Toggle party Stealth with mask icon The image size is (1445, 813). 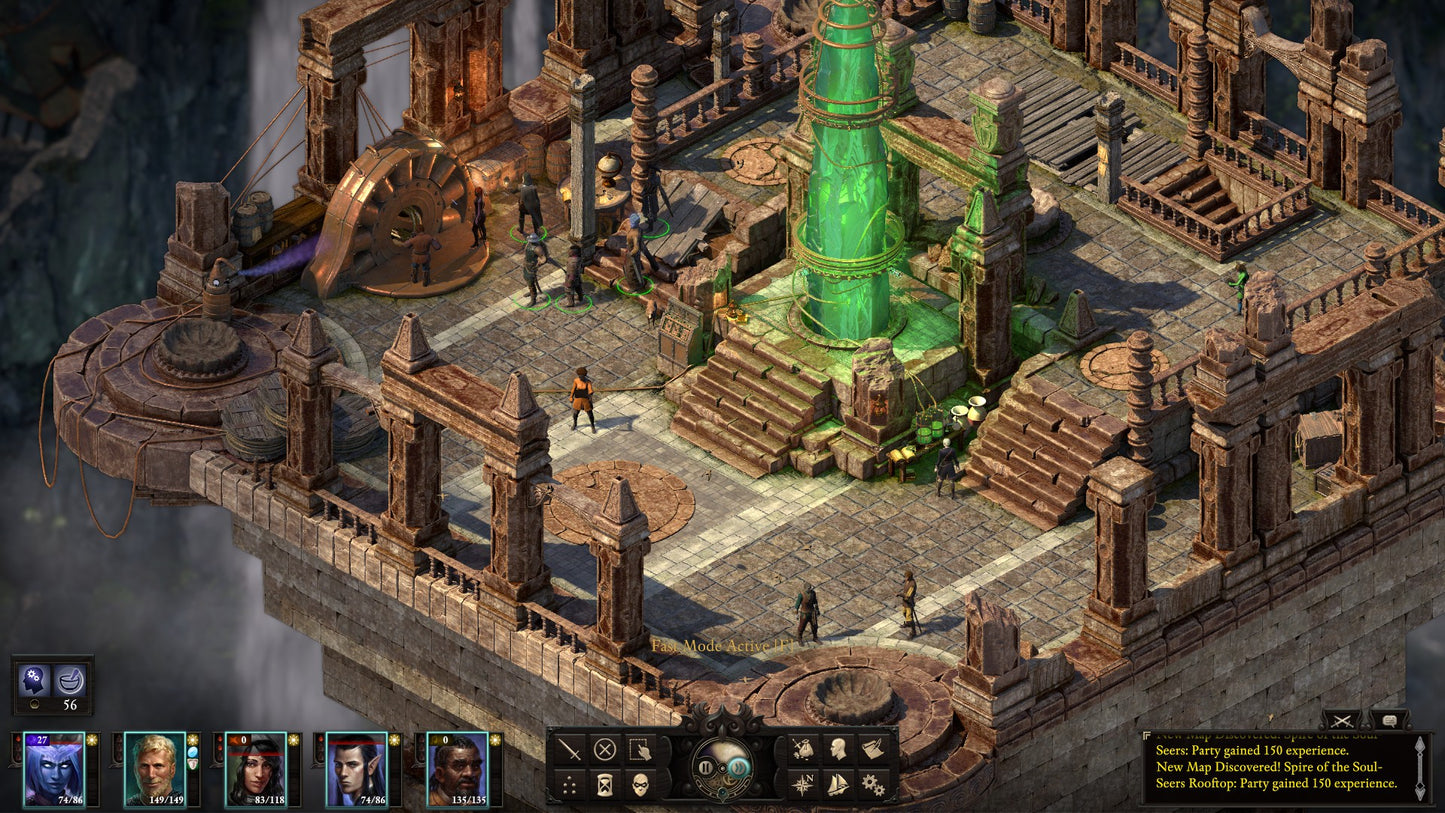(x=638, y=784)
